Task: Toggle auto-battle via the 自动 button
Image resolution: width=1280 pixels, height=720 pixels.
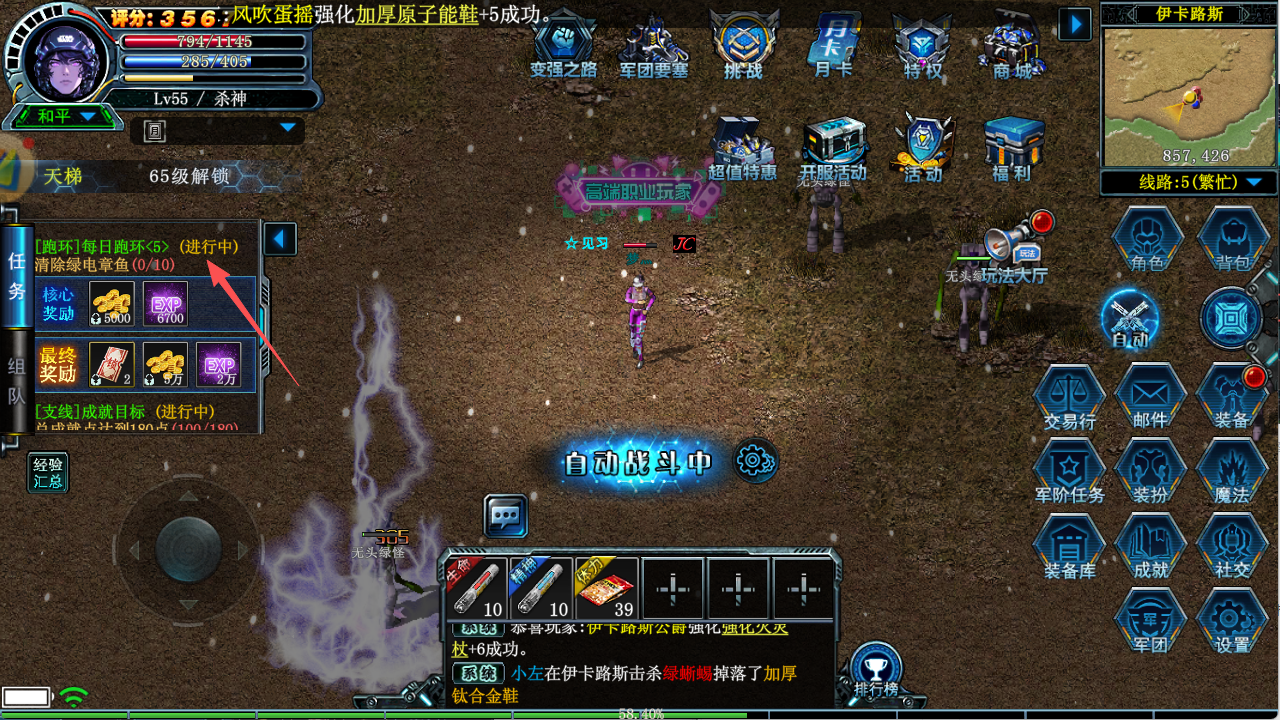Action: pyautogui.click(x=1130, y=320)
